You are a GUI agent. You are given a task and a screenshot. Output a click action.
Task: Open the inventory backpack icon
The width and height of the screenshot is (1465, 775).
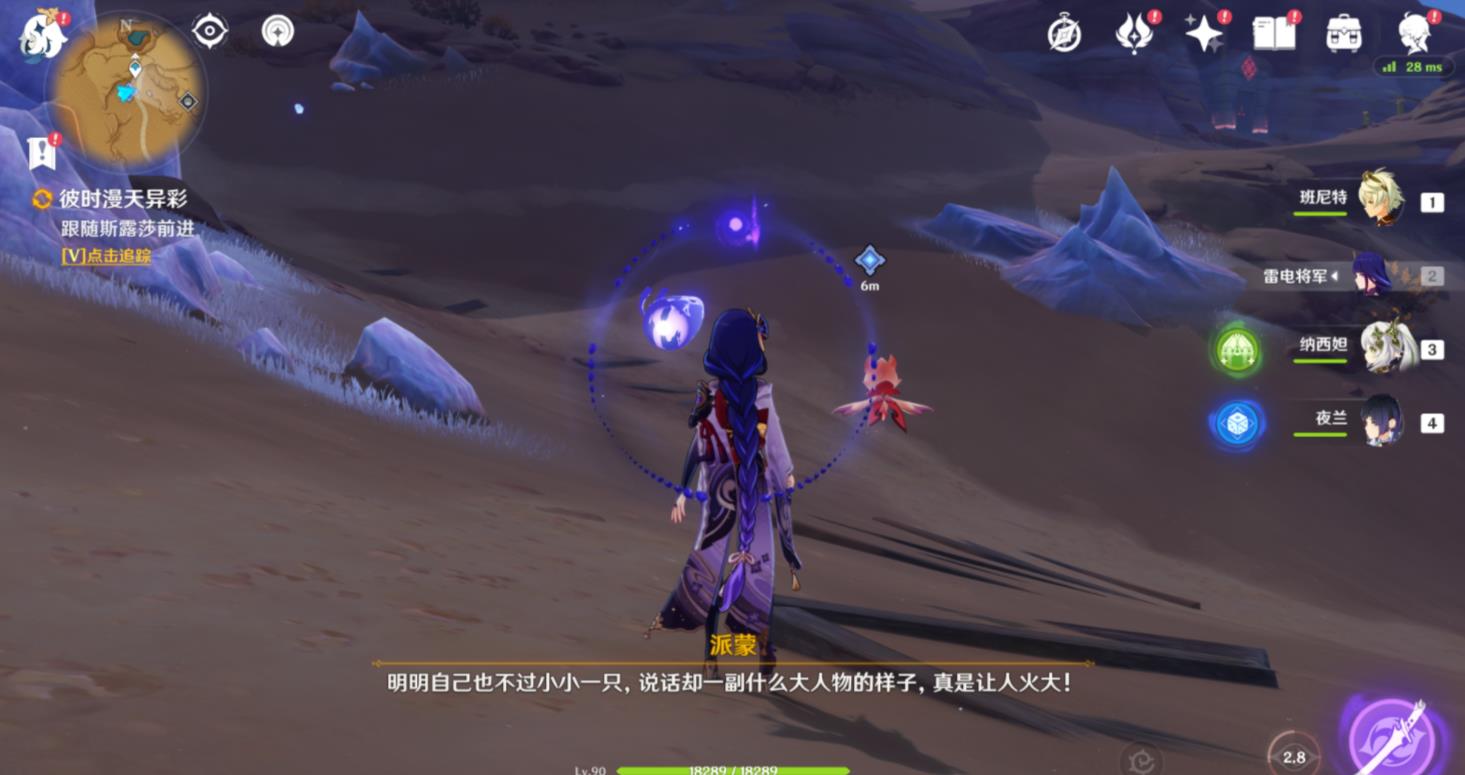pyautogui.click(x=1344, y=33)
